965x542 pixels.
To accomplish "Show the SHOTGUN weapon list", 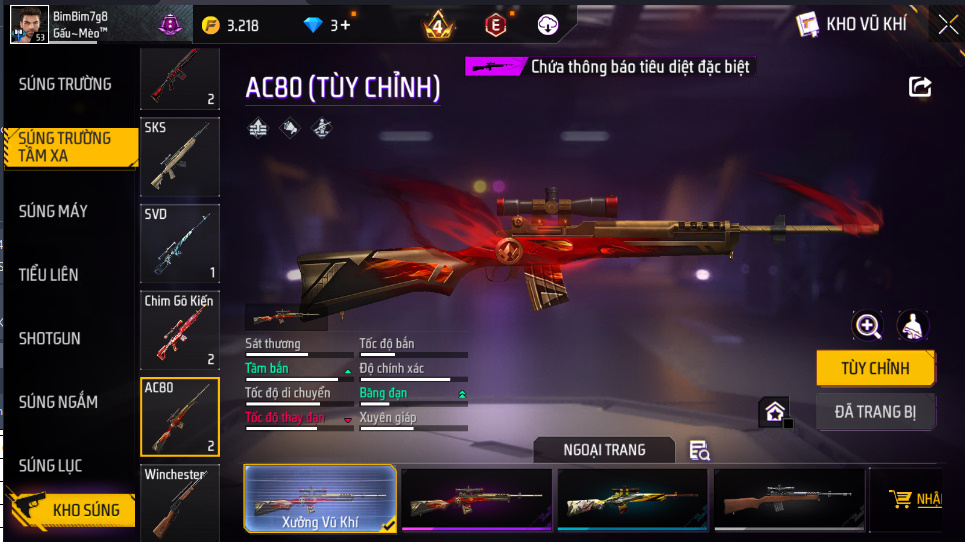I will tap(50, 339).
